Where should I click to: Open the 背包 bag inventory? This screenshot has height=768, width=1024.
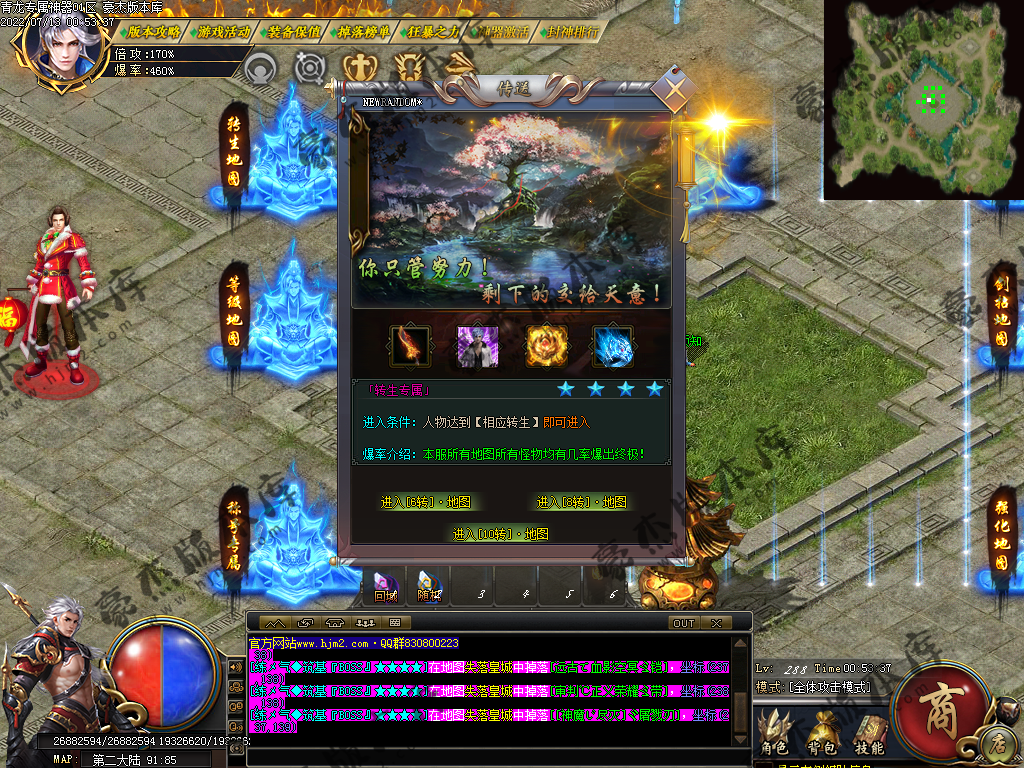[x=821, y=734]
